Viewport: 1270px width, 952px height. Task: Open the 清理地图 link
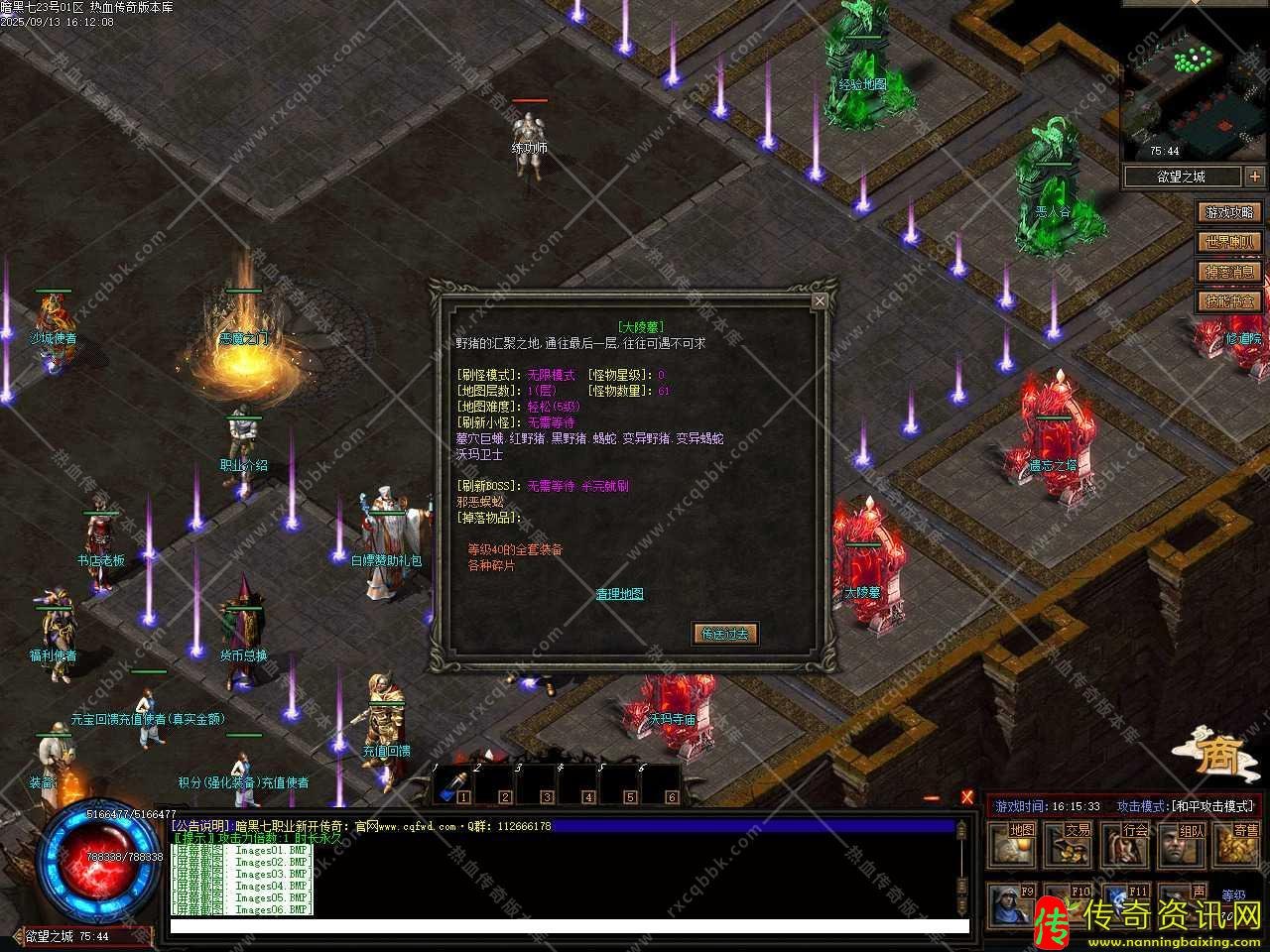tap(620, 594)
